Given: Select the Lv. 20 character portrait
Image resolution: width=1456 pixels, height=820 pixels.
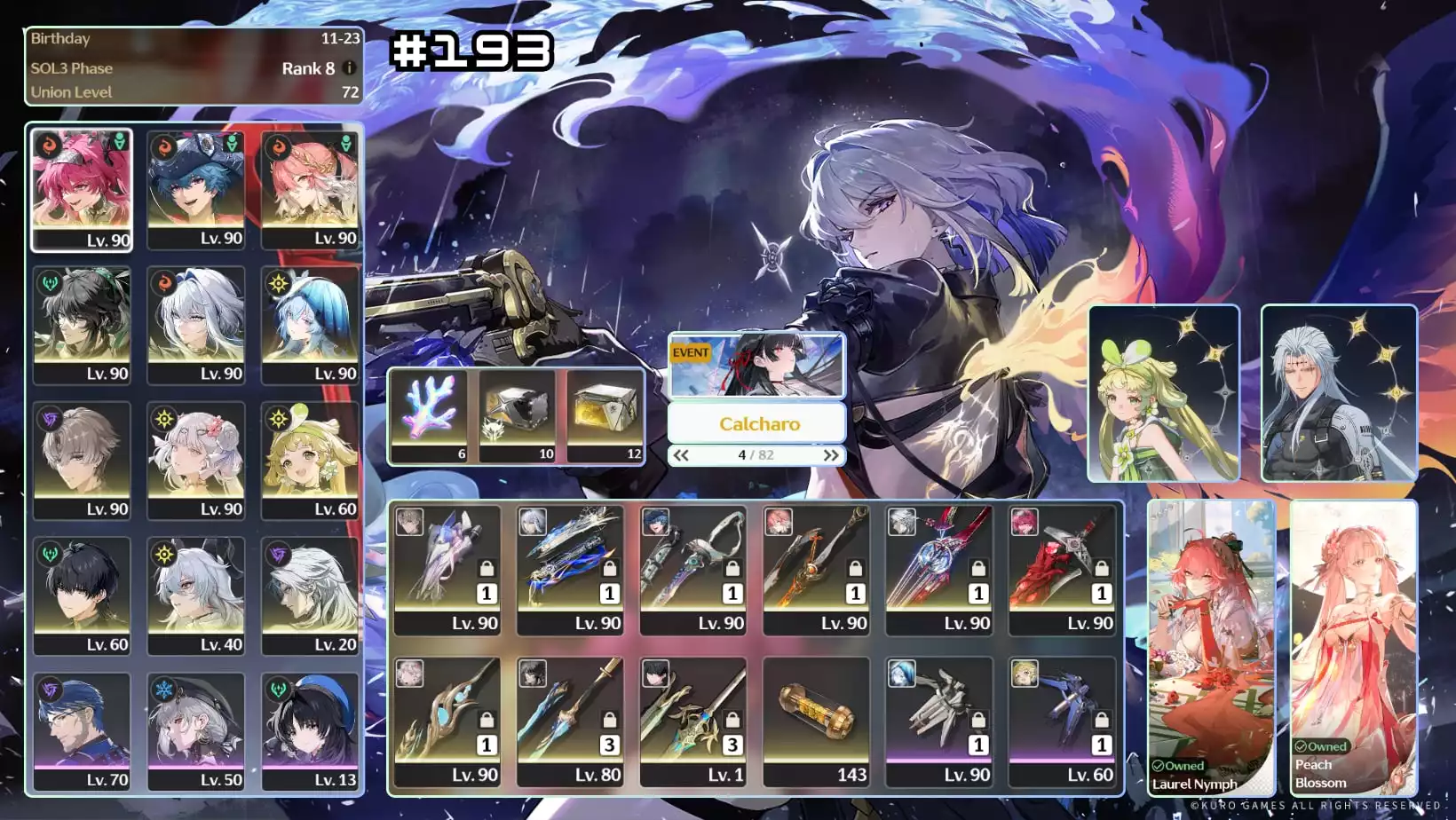Looking at the screenshot, I should click(x=310, y=595).
